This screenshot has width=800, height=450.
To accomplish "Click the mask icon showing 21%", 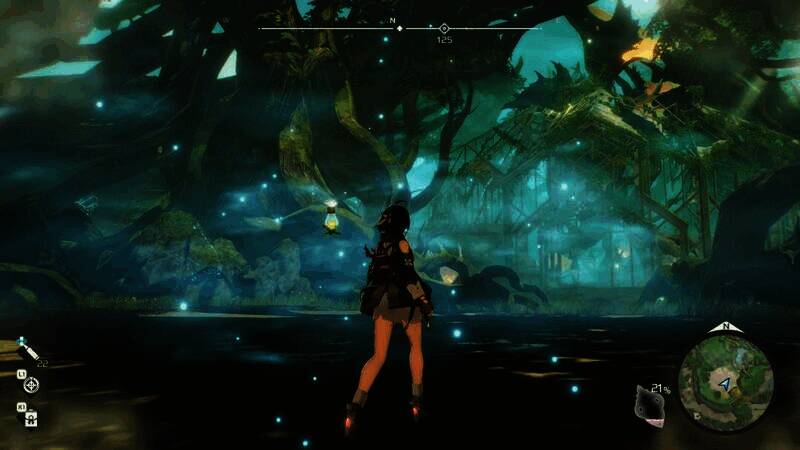I will pyautogui.click(x=650, y=405).
